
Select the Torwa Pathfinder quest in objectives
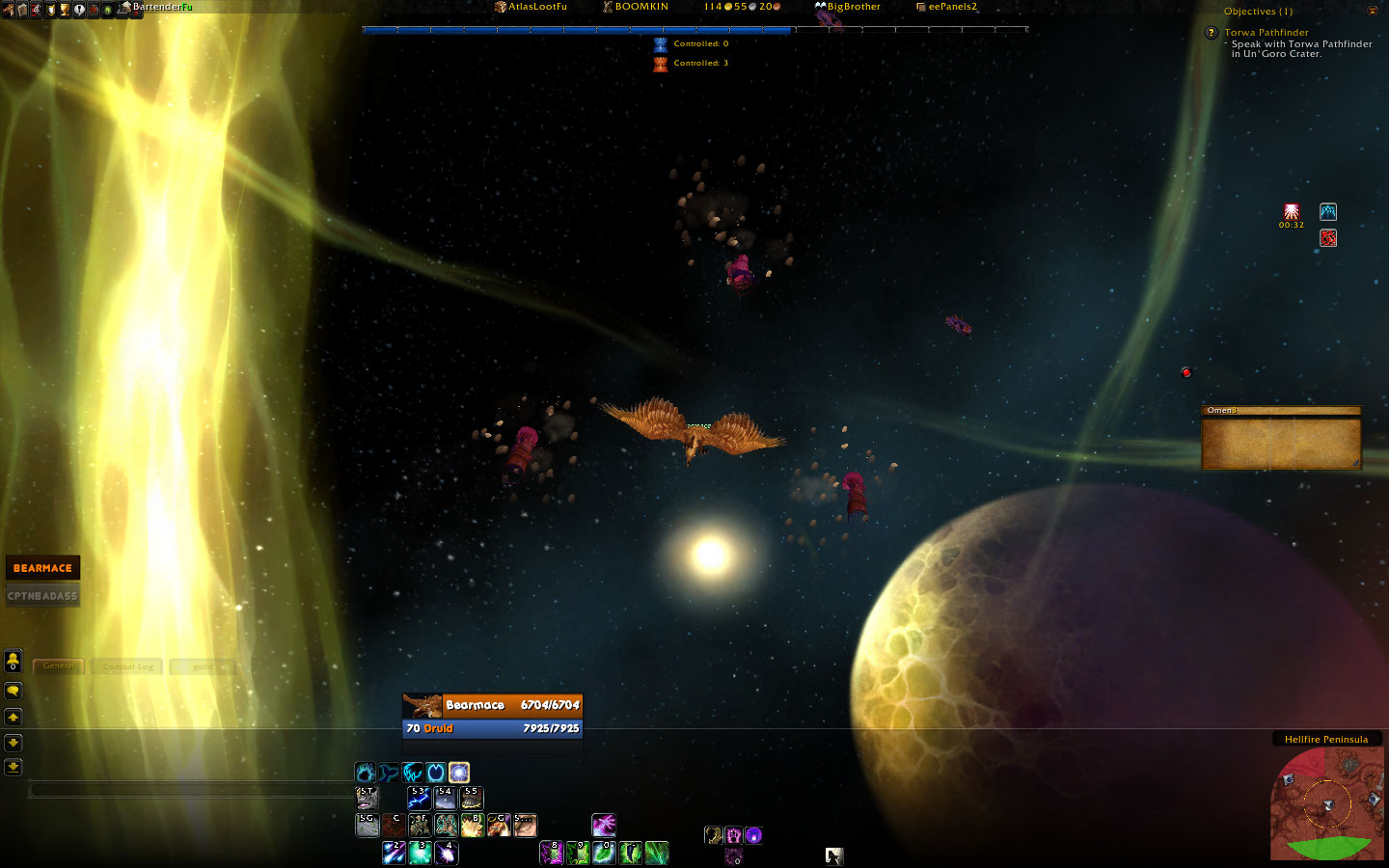(x=1266, y=33)
